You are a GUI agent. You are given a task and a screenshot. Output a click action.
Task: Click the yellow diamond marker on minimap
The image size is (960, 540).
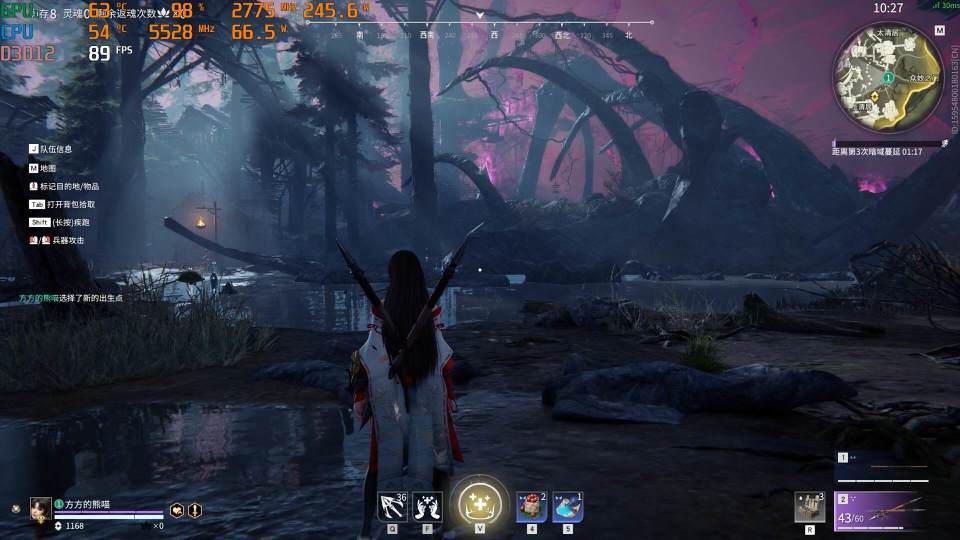point(875,96)
